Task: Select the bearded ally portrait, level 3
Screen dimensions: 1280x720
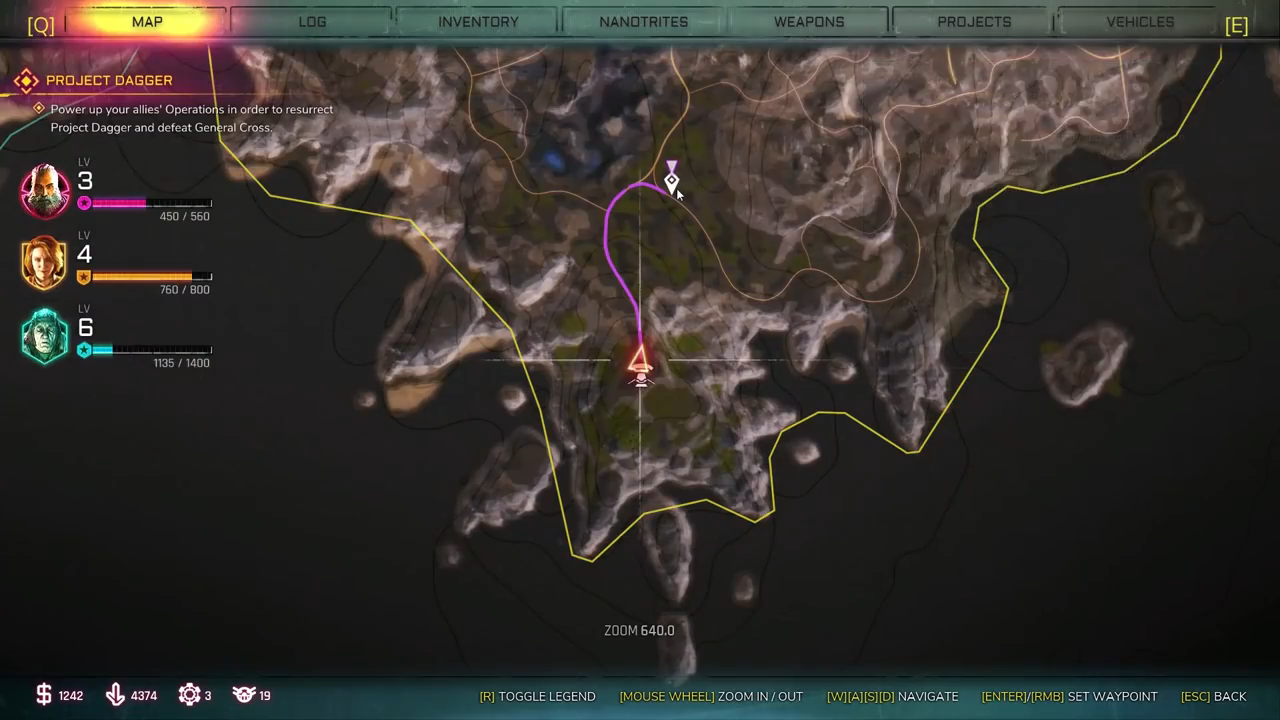Action: 45,190
